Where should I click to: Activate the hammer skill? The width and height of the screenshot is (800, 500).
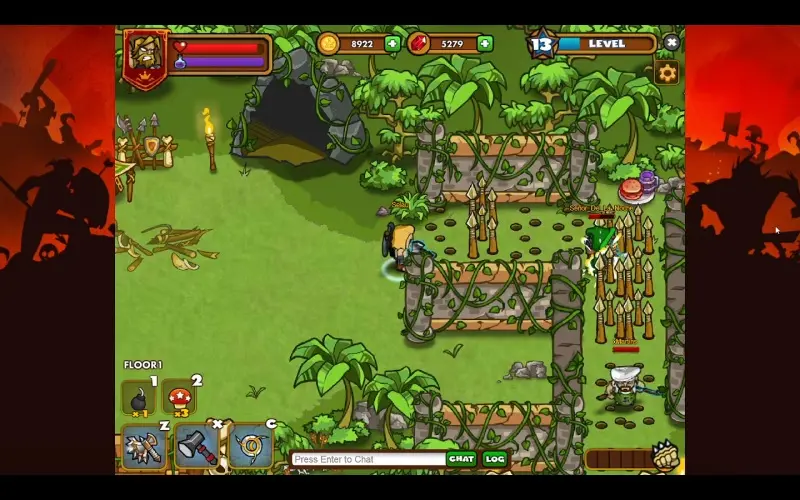coord(197,446)
